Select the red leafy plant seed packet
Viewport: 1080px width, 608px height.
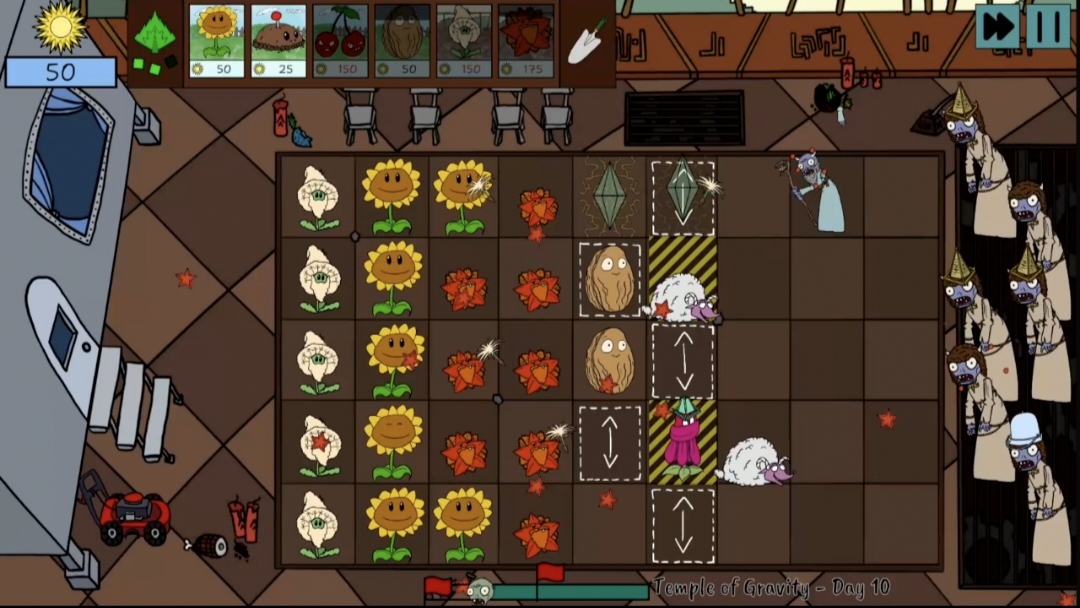pyautogui.click(x=526, y=41)
